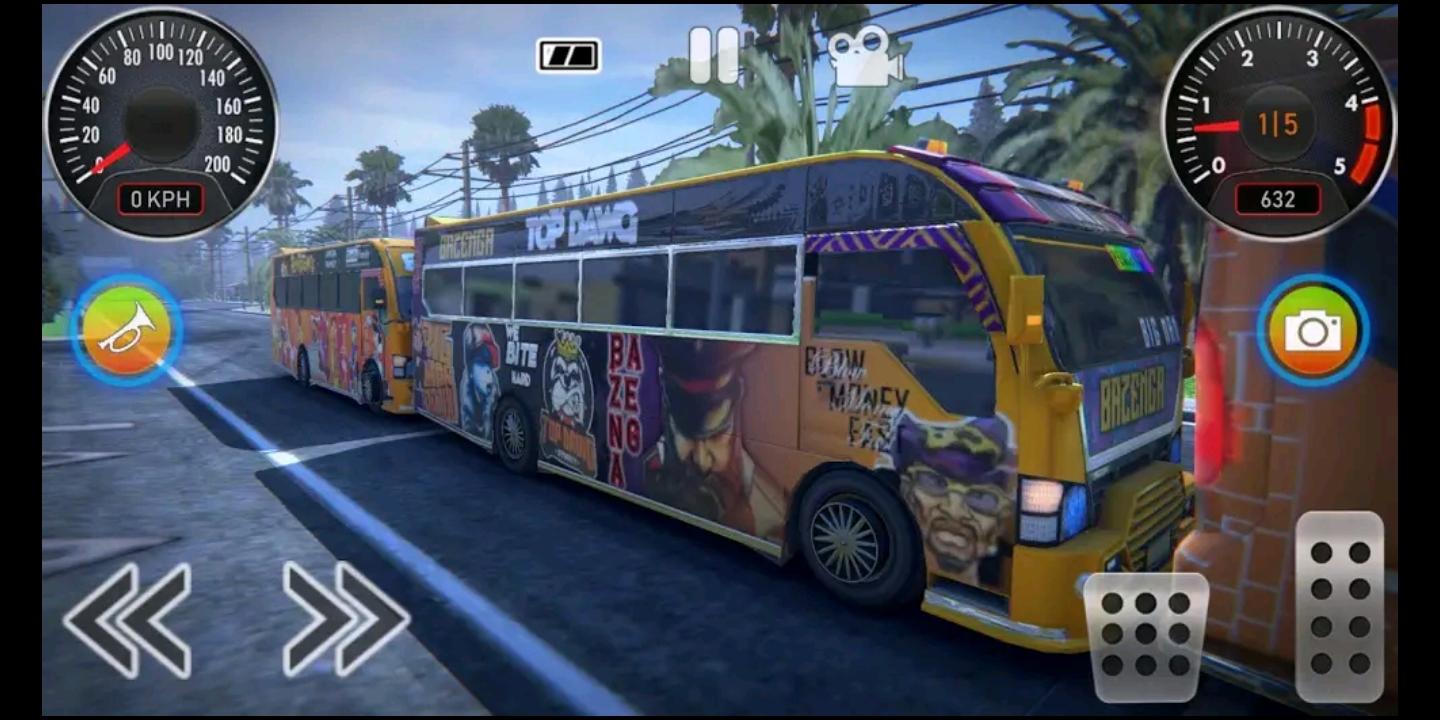Honk the horn button
Image resolution: width=1440 pixels, height=720 pixels.
126,331
